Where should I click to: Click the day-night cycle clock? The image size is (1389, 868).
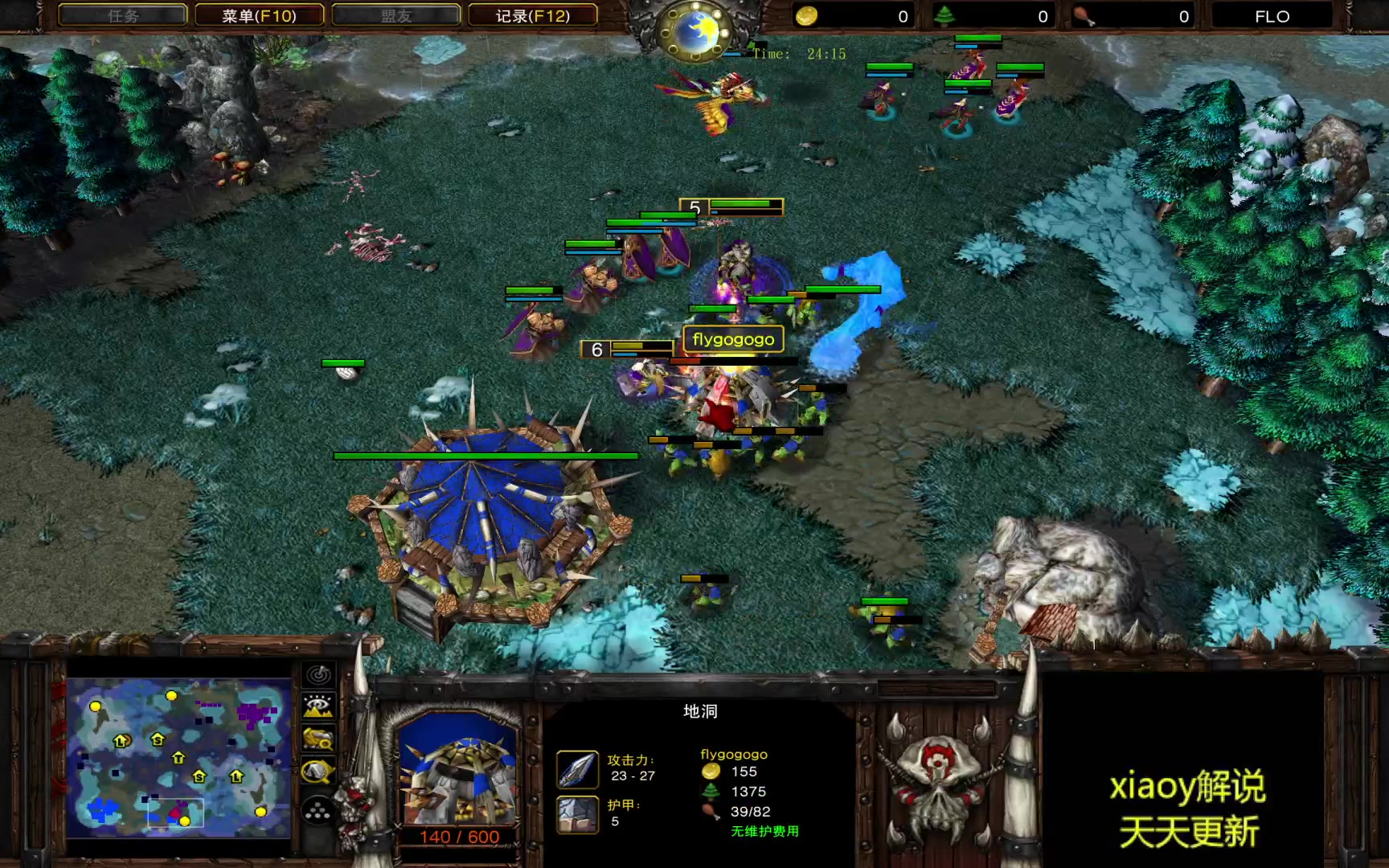[695, 31]
